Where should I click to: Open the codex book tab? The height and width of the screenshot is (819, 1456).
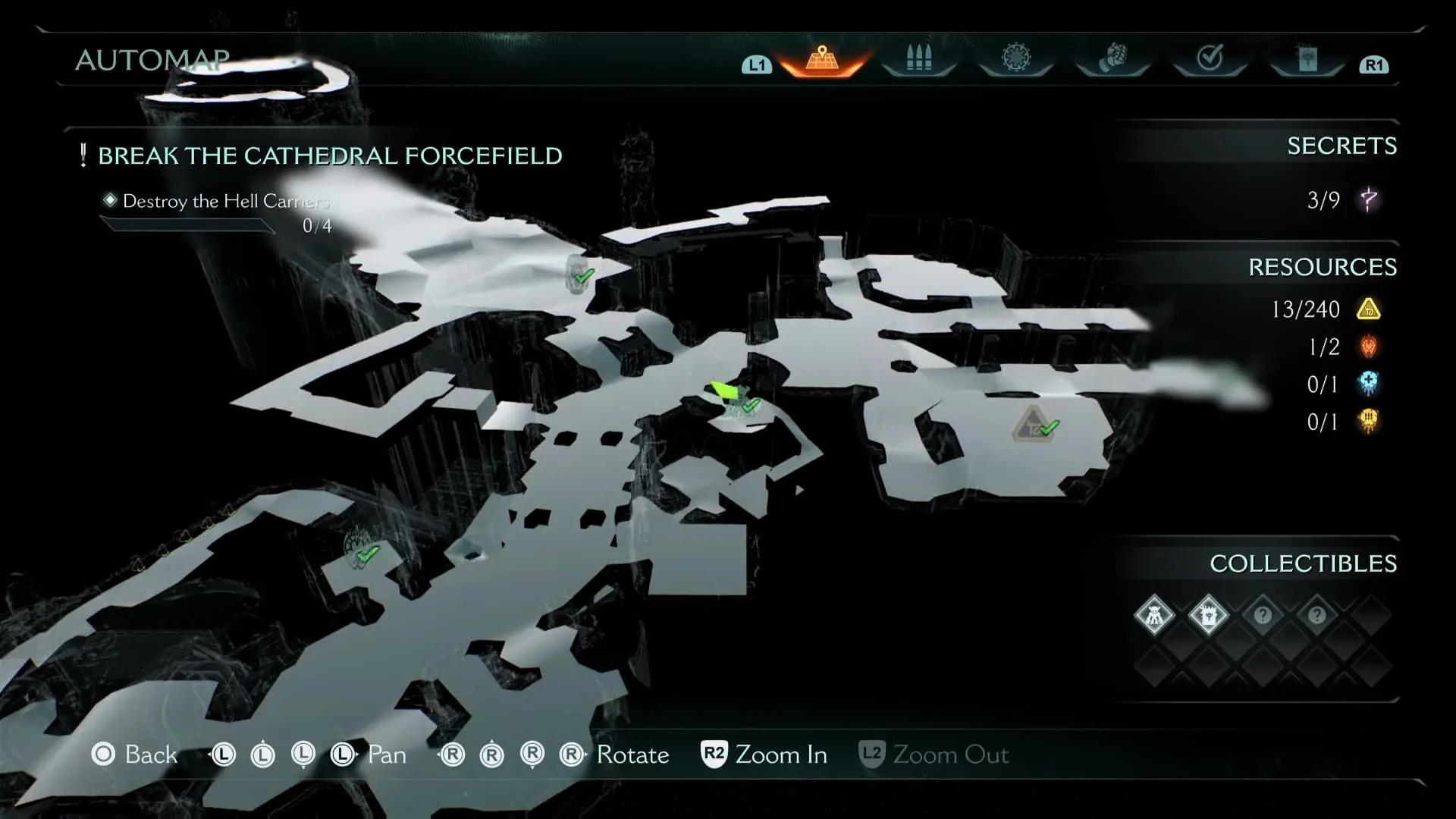(x=1307, y=58)
